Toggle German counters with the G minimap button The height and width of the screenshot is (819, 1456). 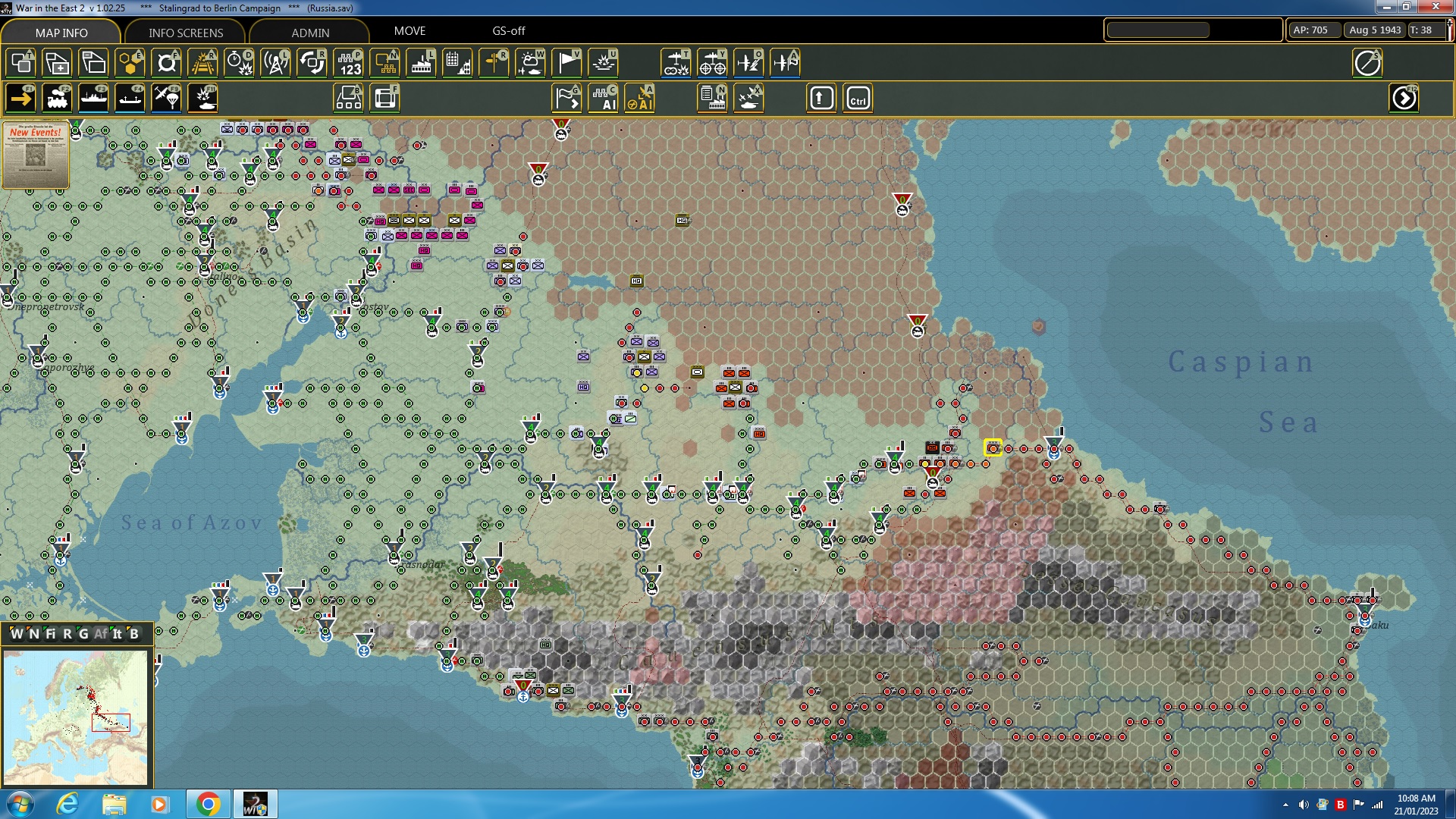tap(83, 635)
